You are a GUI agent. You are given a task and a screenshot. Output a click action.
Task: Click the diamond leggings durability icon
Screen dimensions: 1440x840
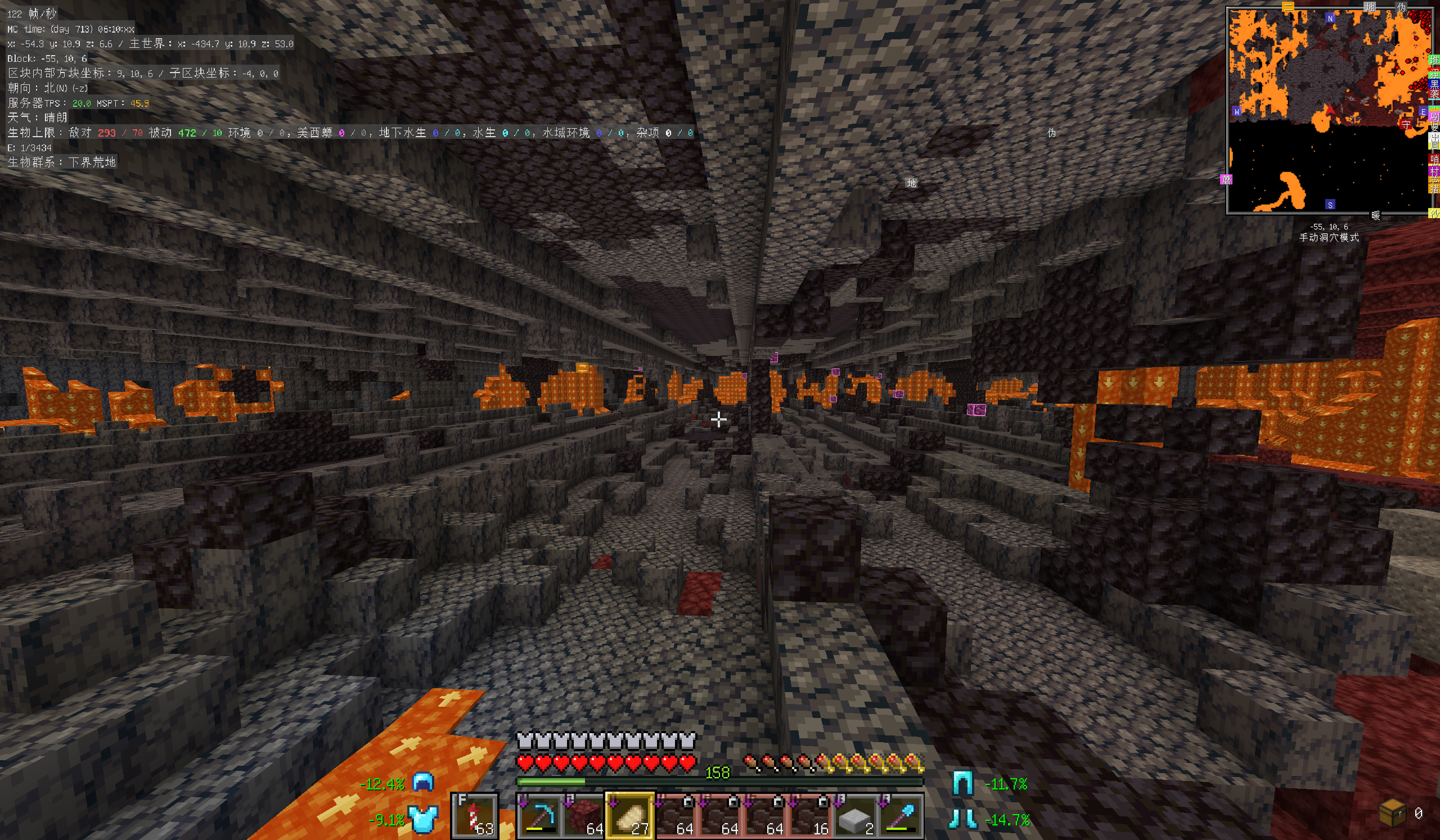click(962, 783)
